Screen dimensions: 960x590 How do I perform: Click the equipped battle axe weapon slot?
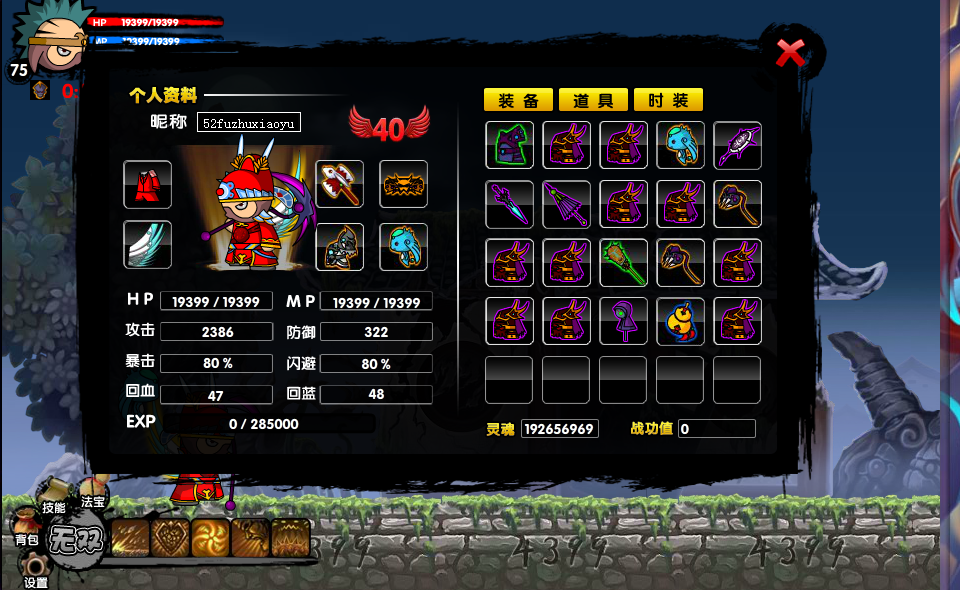[340, 185]
